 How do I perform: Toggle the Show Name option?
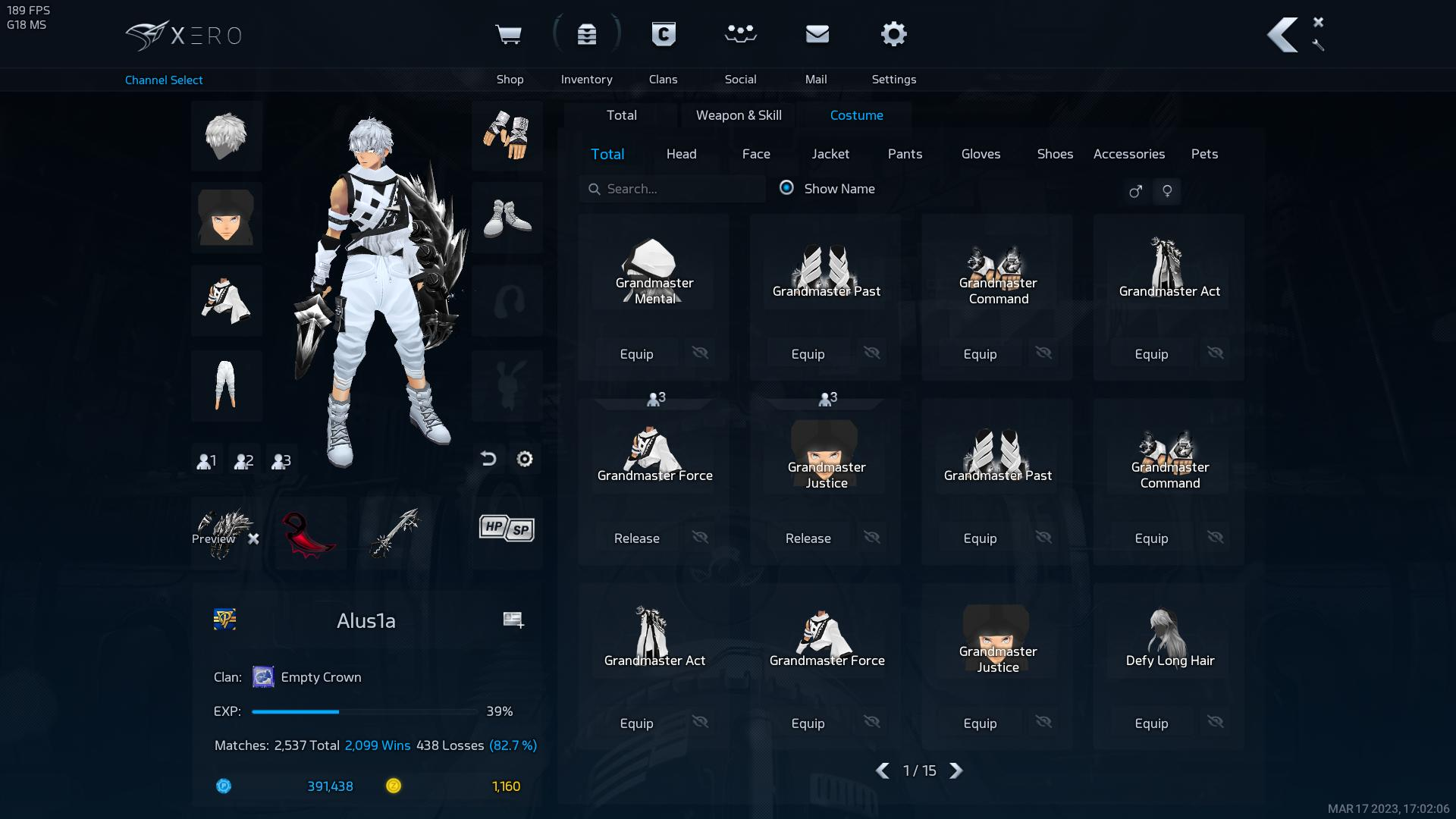[x=786, y=188]
